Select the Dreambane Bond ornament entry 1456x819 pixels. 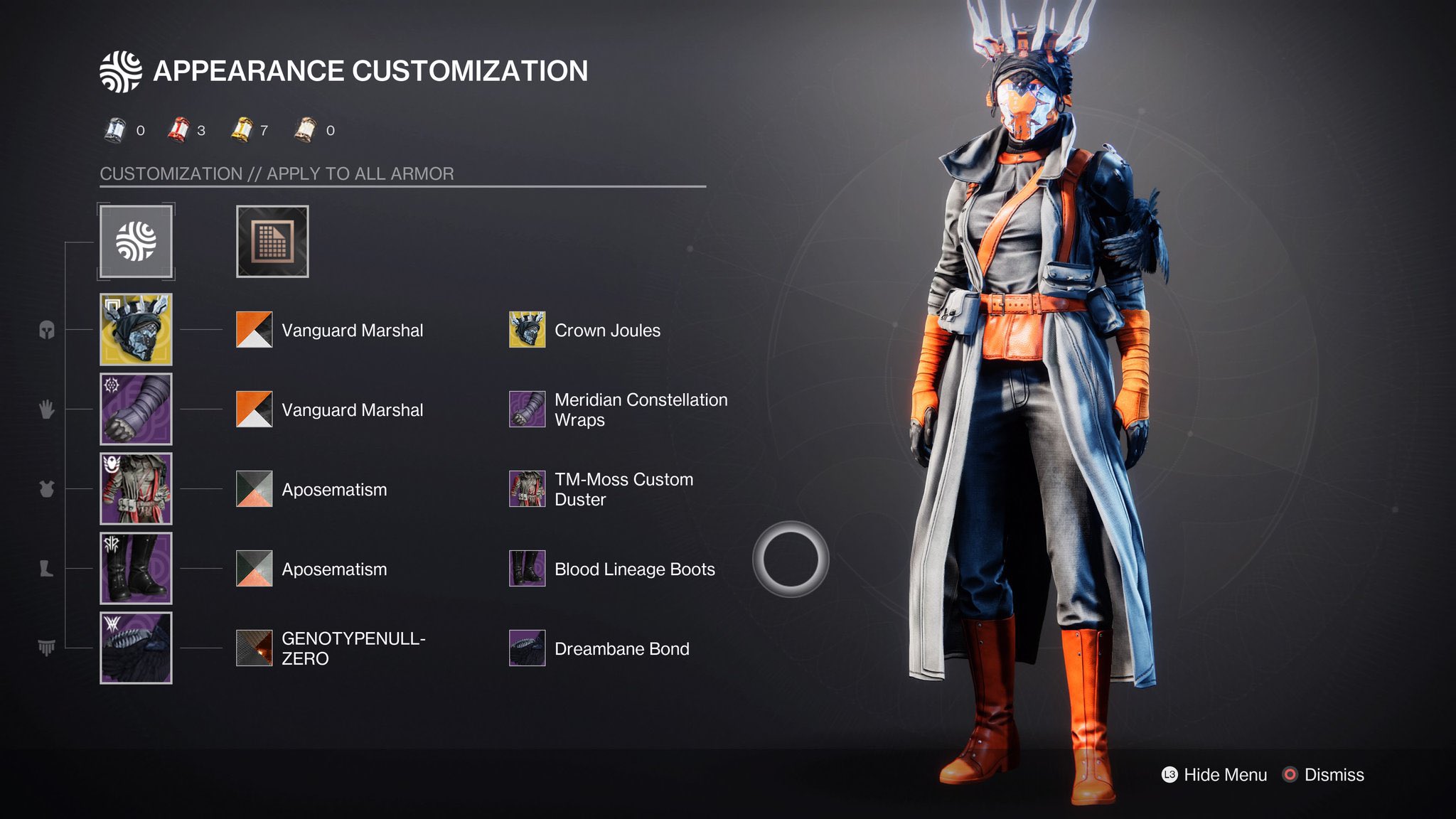click(x=527, y=648)
